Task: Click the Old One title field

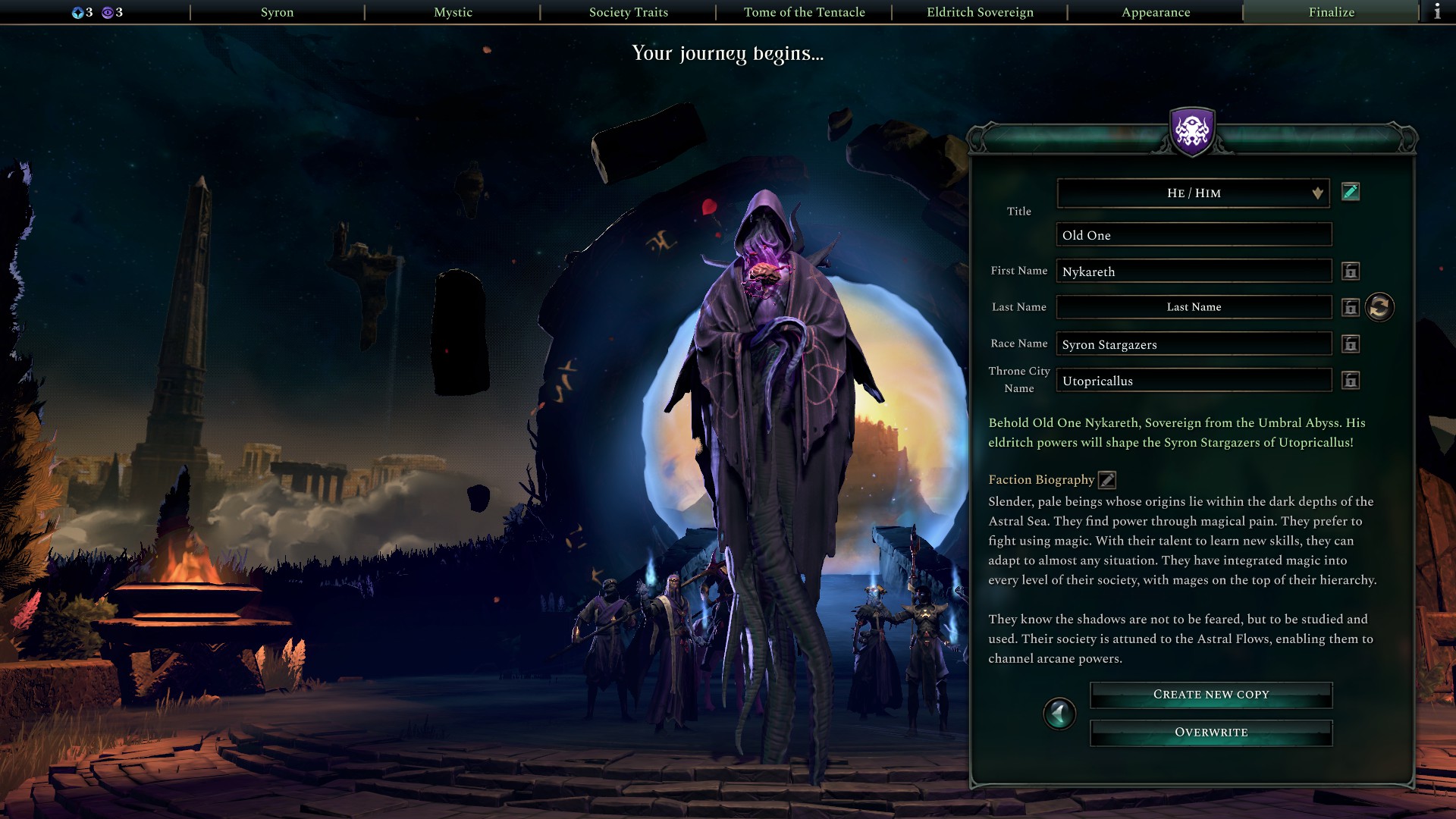Action: pyautogui.click(x=1193, y=235)
